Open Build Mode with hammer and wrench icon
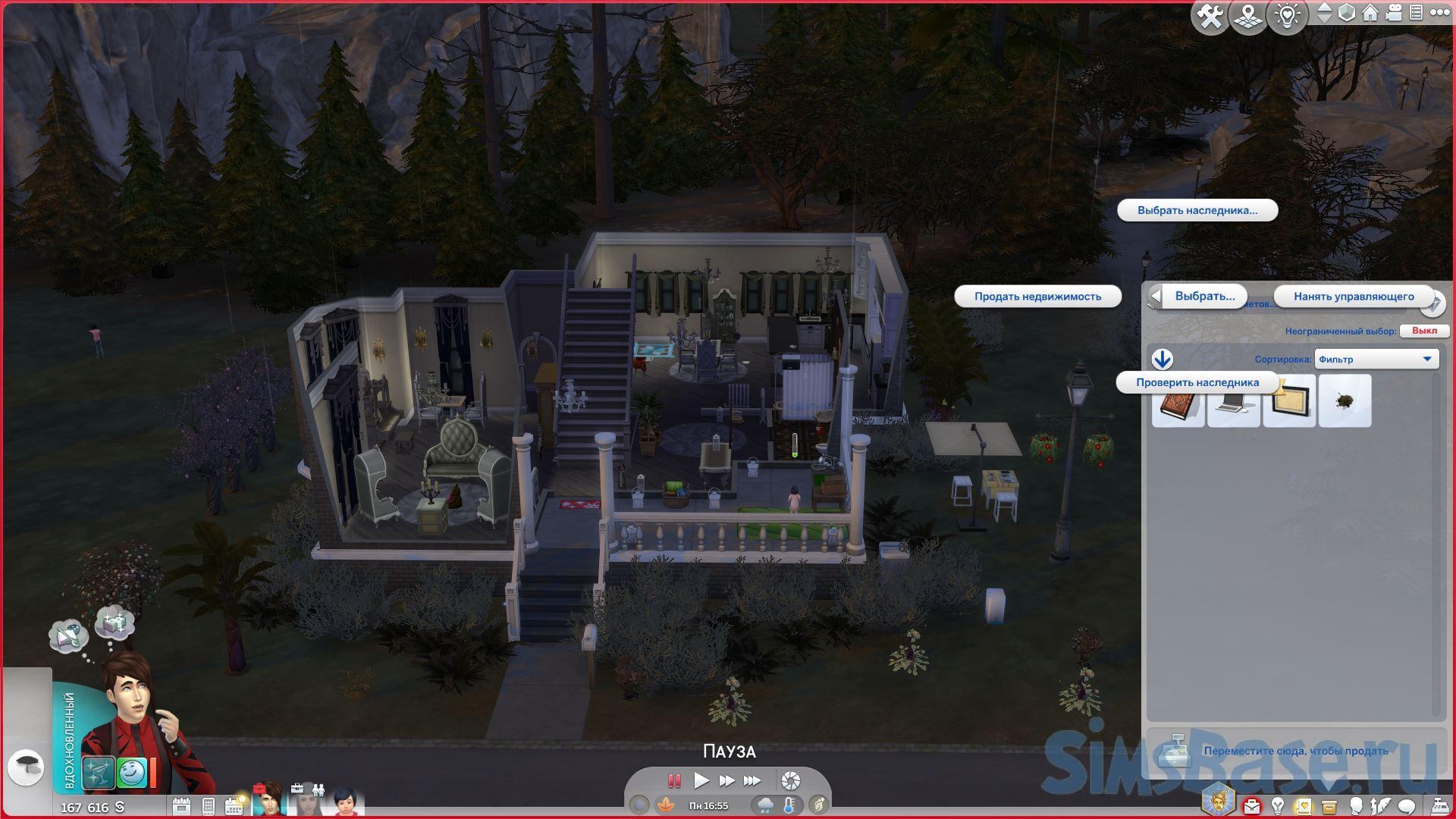This screenshot has height=819, width=1456. coord(1210,15)
